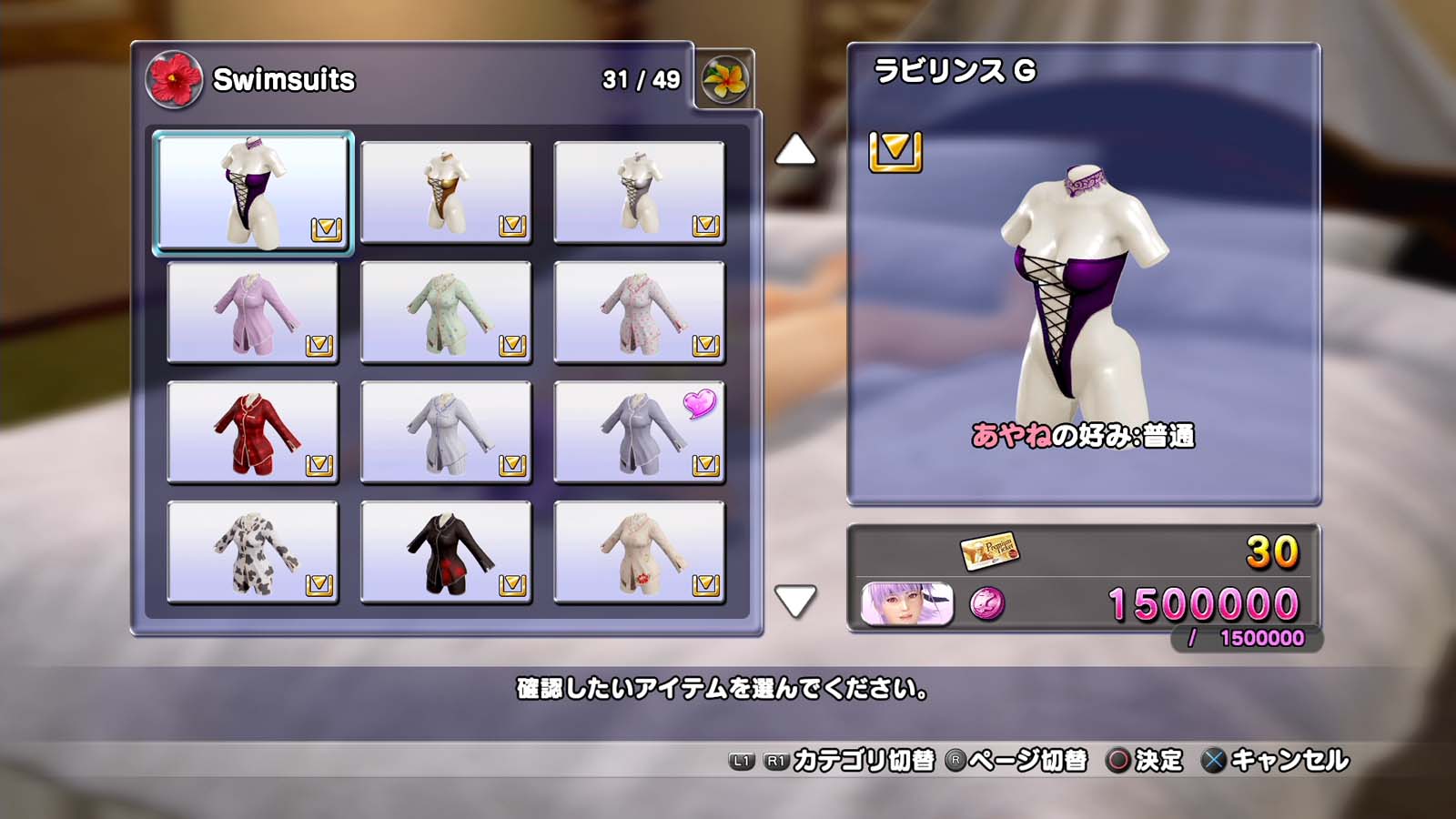Click the Premium Ticket icon
Image resolution: width=1456 pixels, height=819 pixels.
[988, 550]
